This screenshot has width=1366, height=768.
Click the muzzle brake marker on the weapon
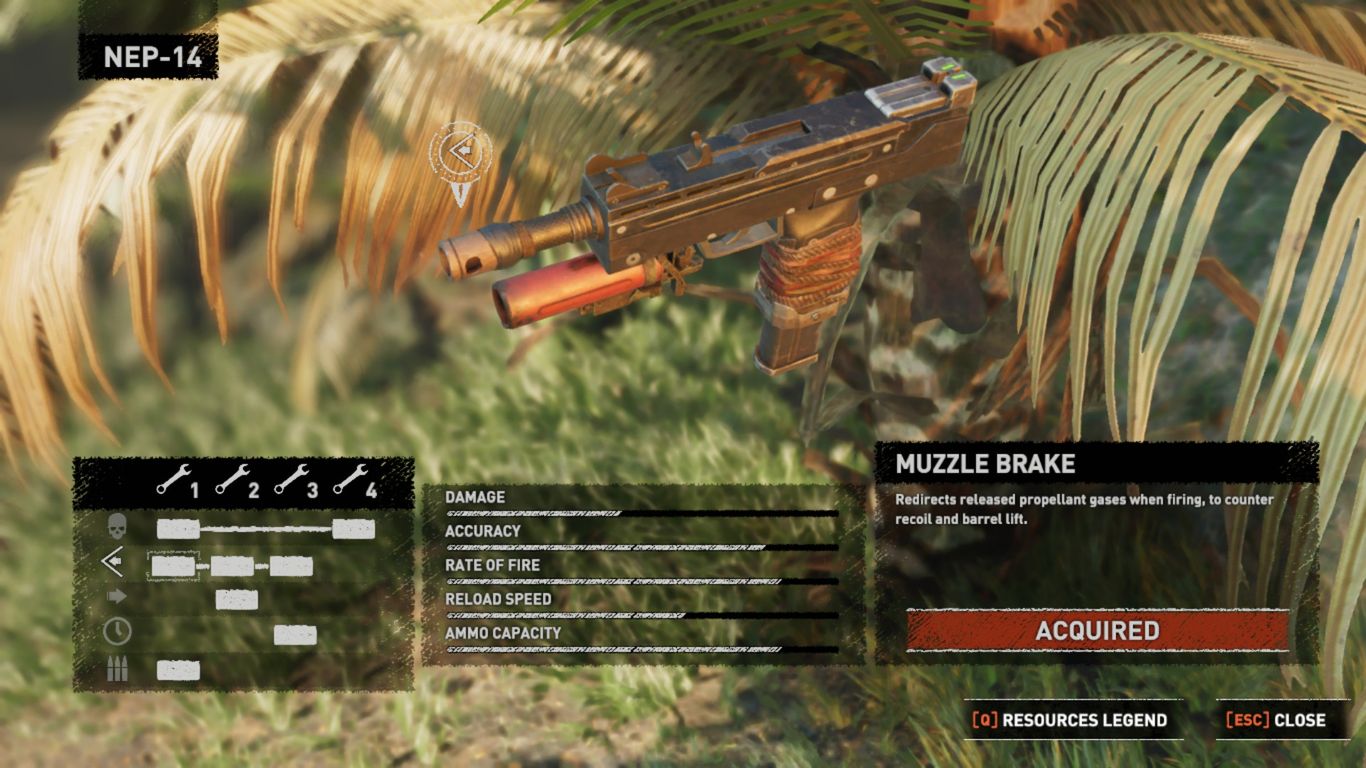[x=461, y=153]
